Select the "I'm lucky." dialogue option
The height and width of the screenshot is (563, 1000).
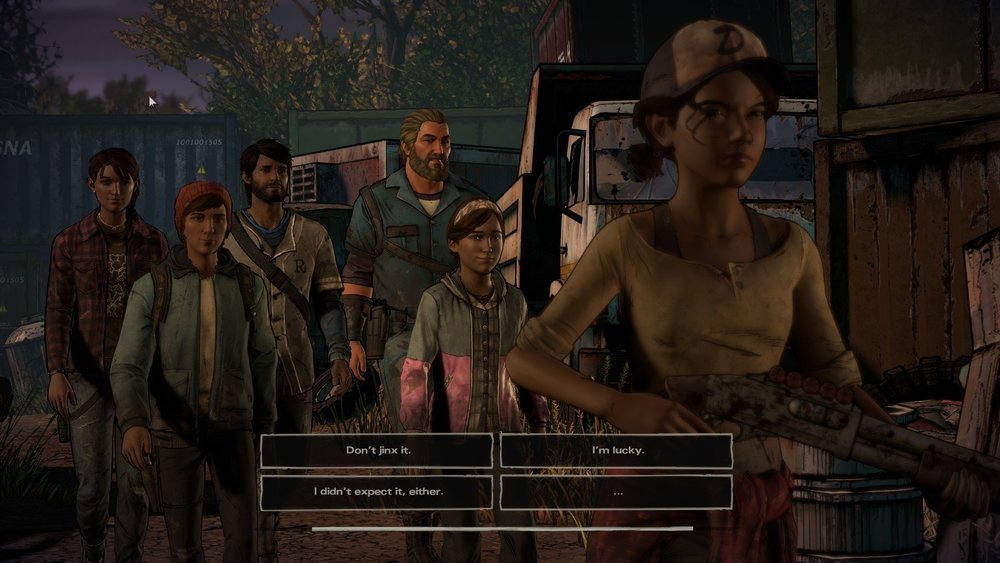coord(616,450)
